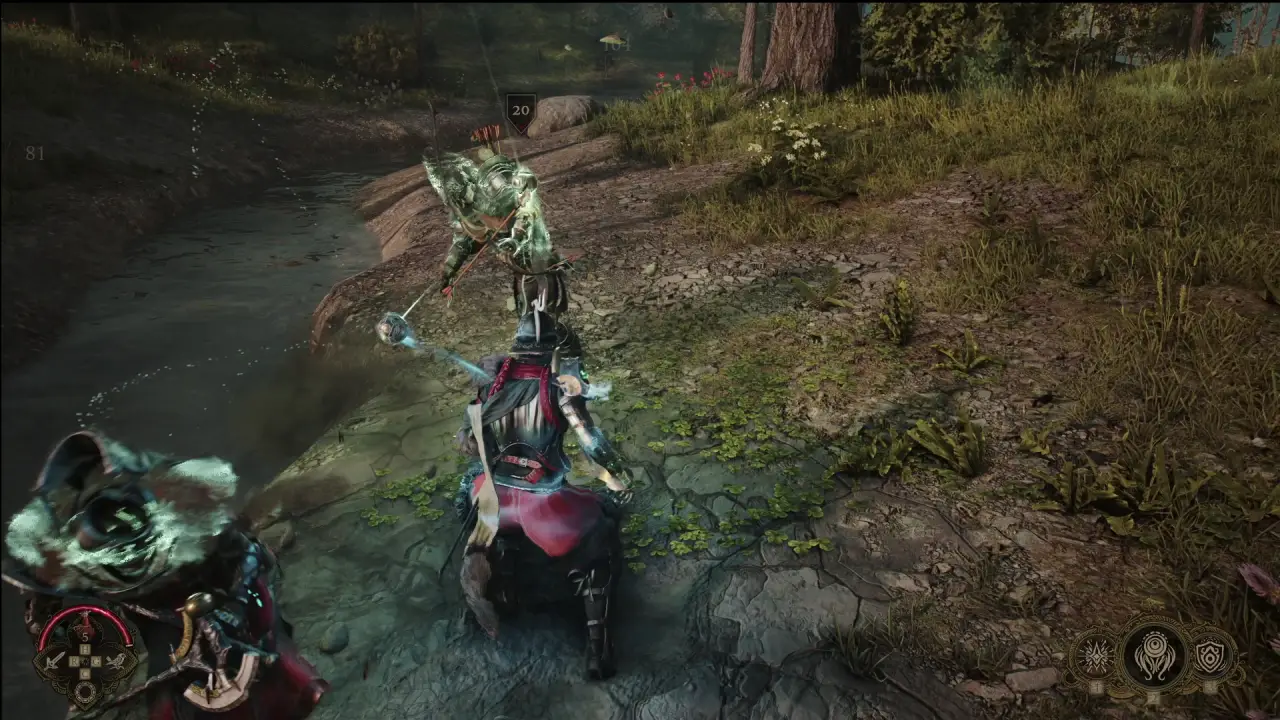
Task: Trigger the shield skill icon
Action: (x=1211, y=657)
